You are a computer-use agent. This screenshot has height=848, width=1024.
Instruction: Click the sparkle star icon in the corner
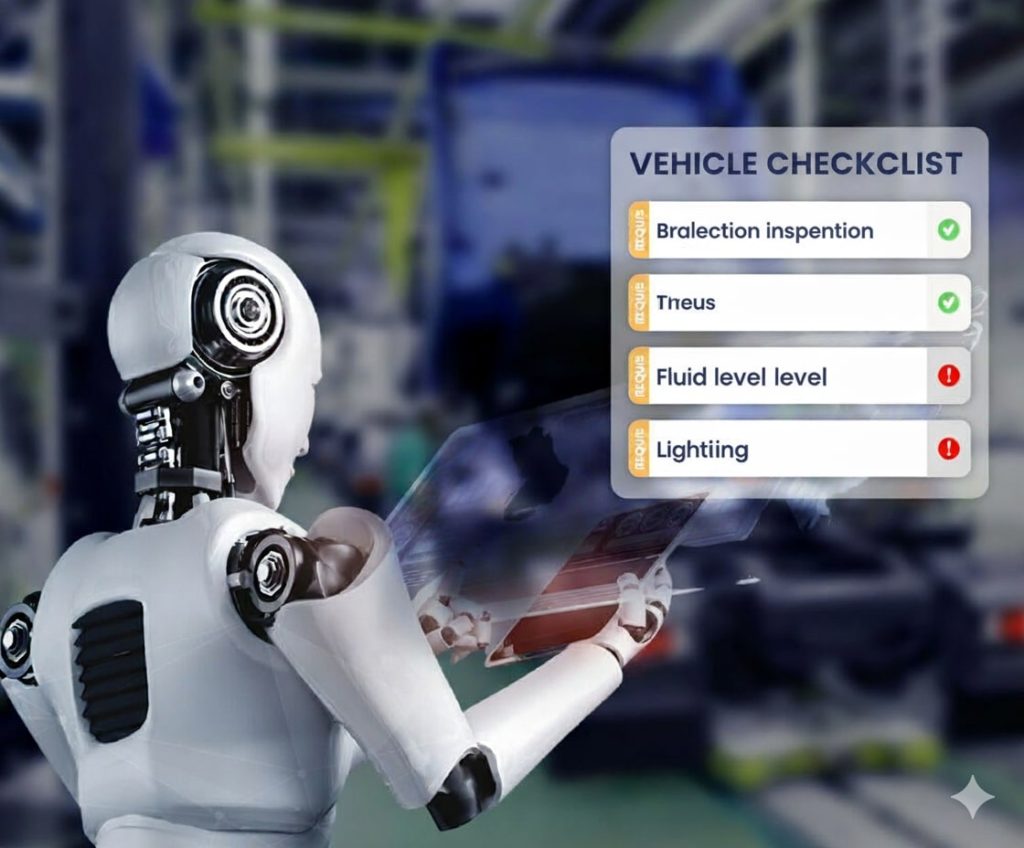(972, 797)
